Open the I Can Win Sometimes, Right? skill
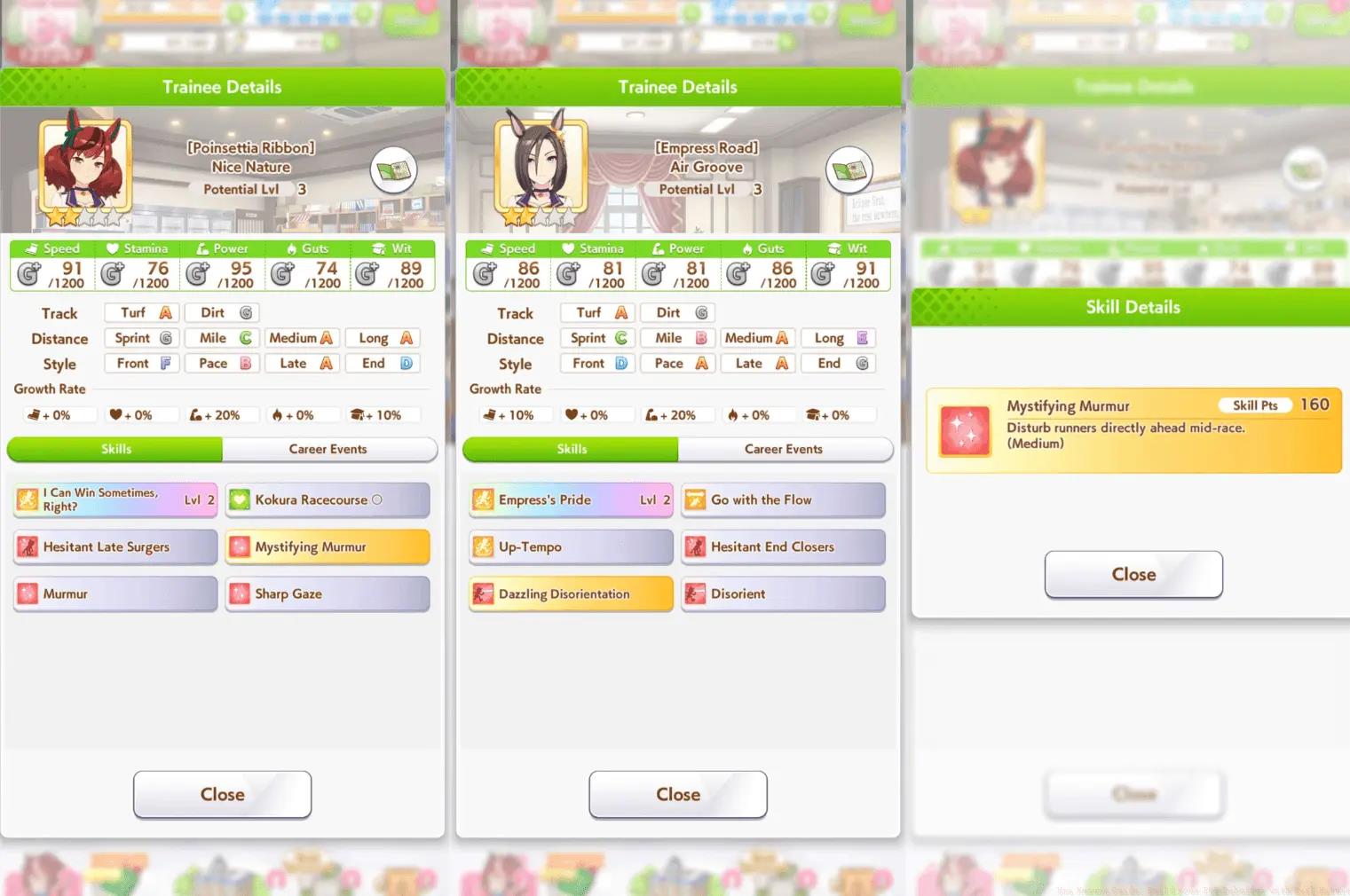The image size is (1350, 896). coord(115,500)
